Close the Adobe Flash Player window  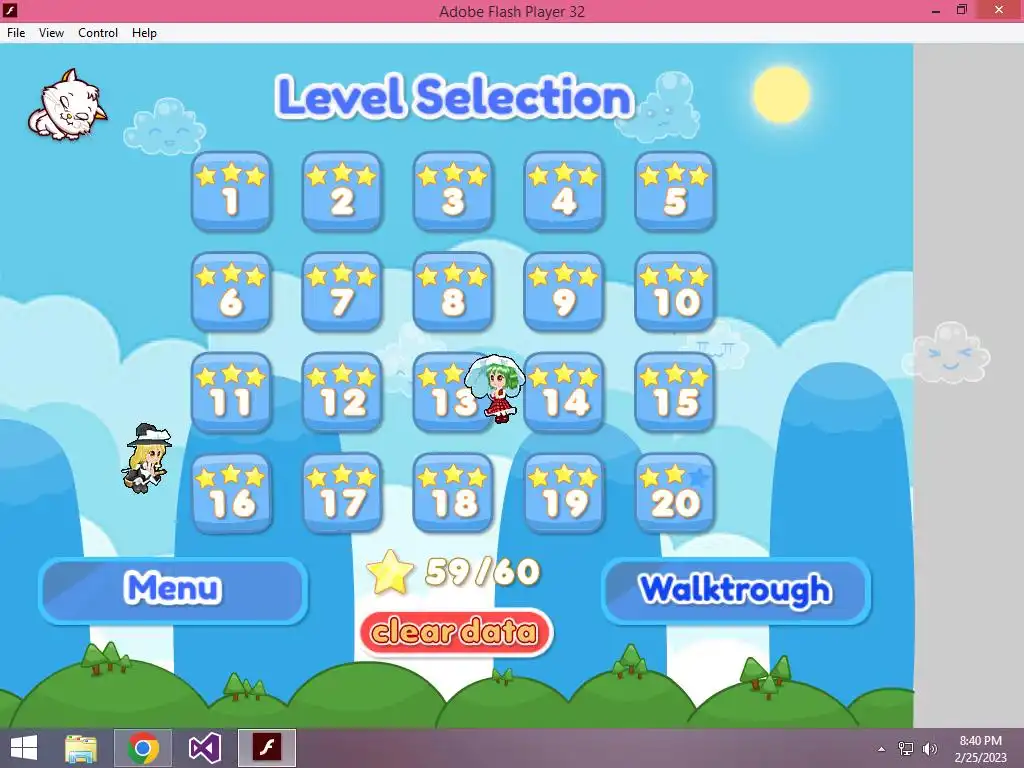tap(1001, 11)
